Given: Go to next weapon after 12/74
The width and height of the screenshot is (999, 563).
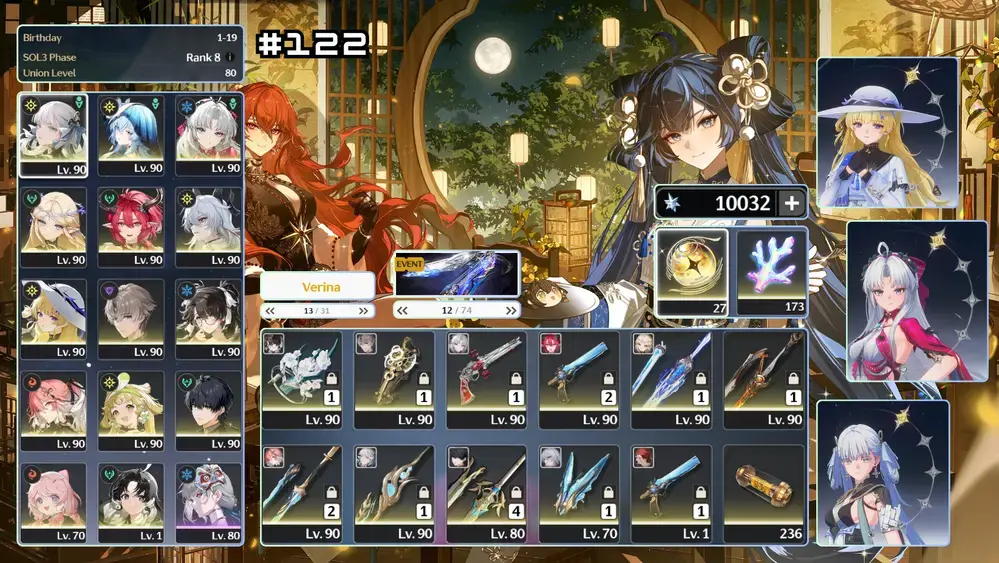Looking at the screenshot, I should point(509,311).
